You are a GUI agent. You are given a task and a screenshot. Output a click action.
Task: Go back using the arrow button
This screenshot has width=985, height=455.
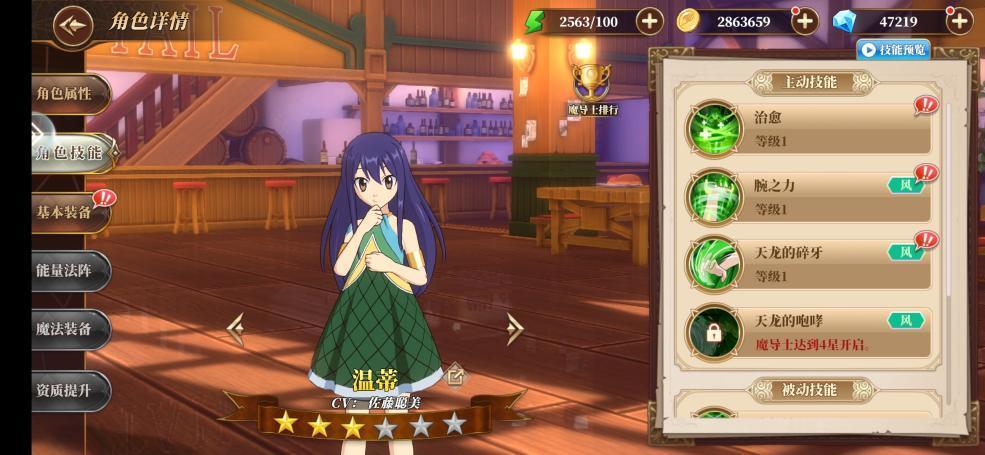click(73, 25)
